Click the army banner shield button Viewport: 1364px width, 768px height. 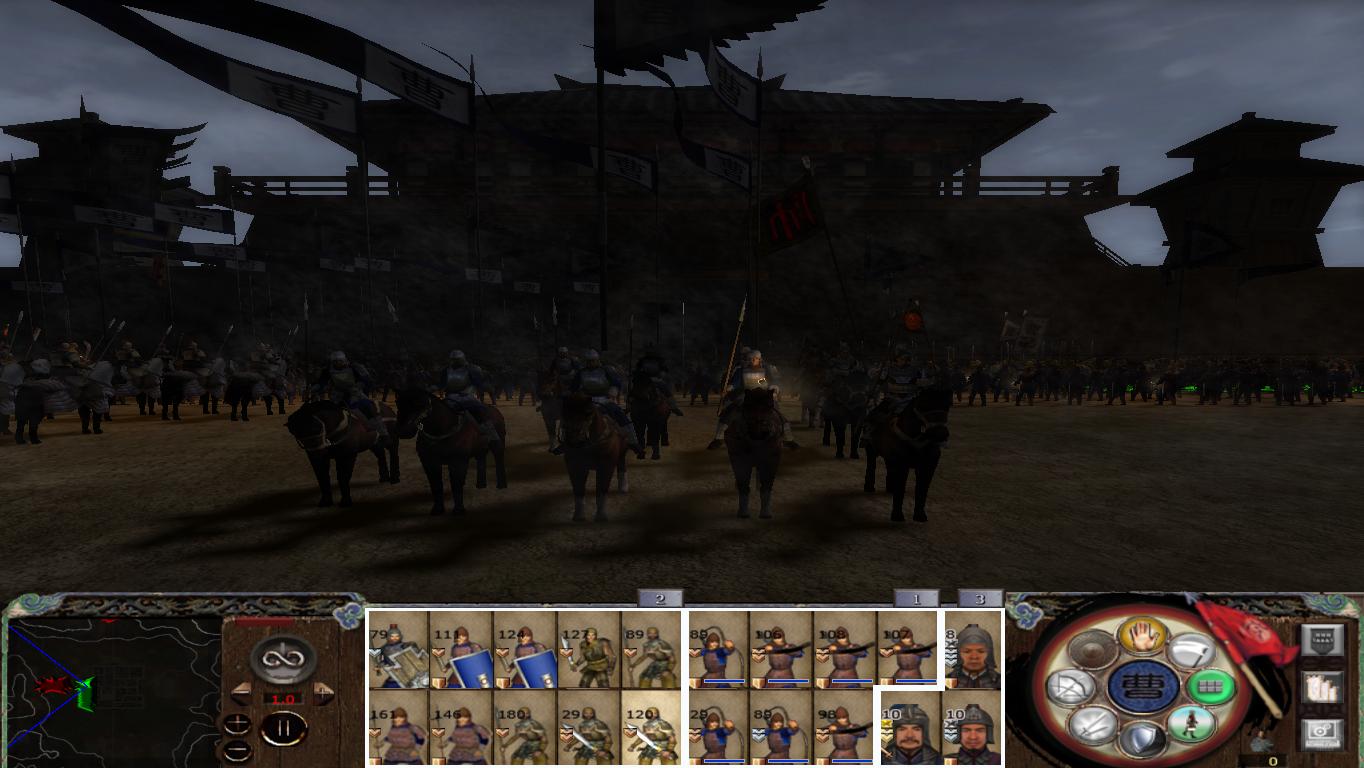pos(1324,639)
